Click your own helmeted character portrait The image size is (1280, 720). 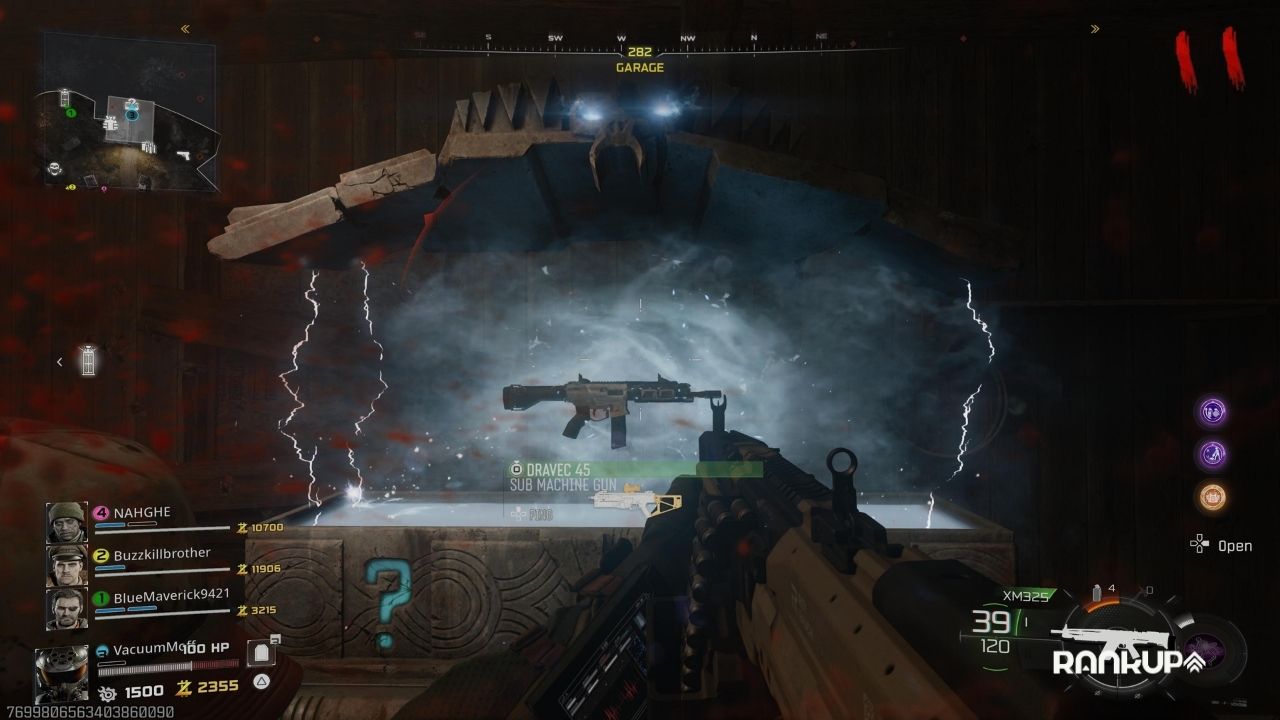tap(62, 673)
